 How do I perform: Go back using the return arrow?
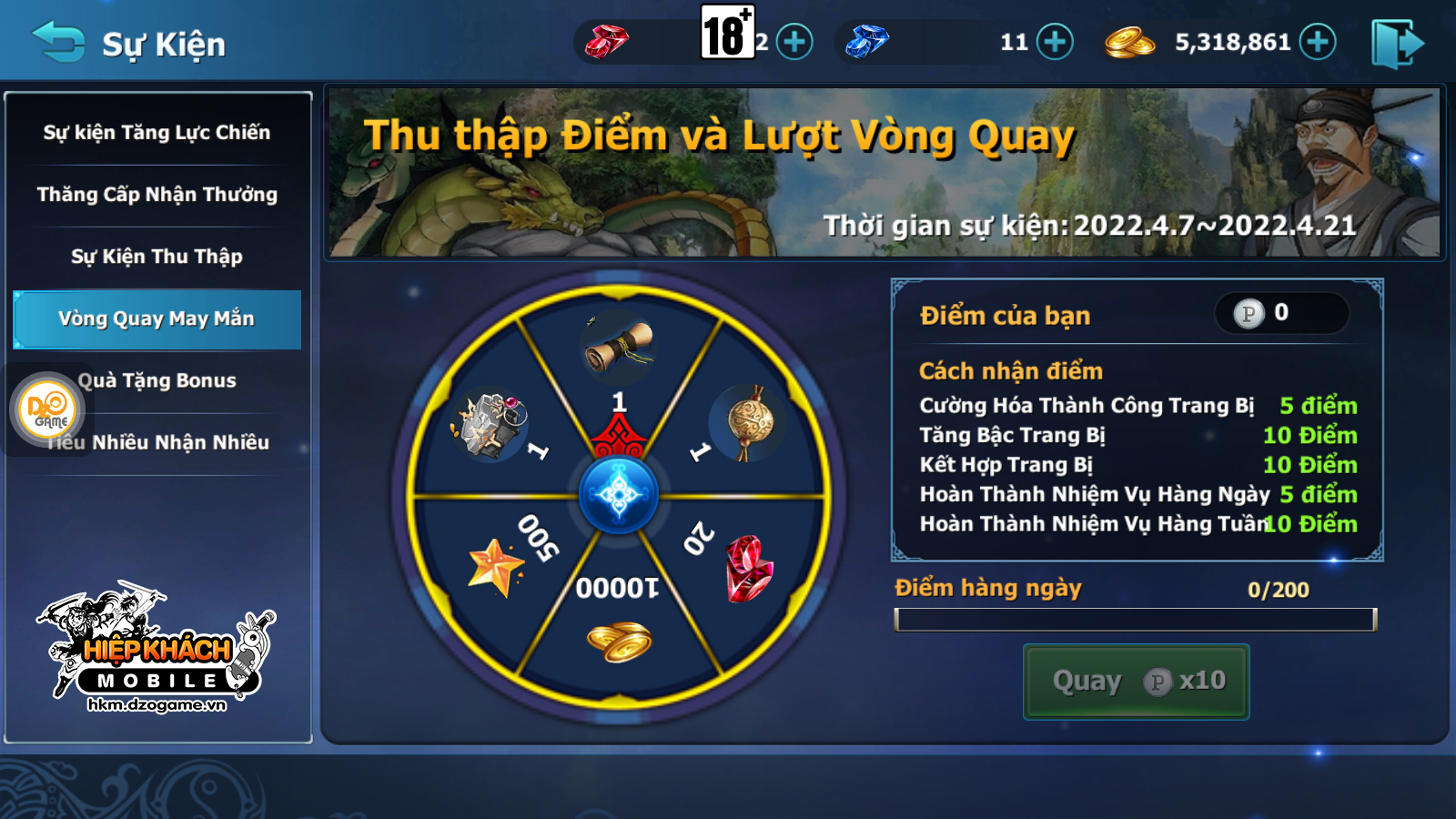coord(58,42)
